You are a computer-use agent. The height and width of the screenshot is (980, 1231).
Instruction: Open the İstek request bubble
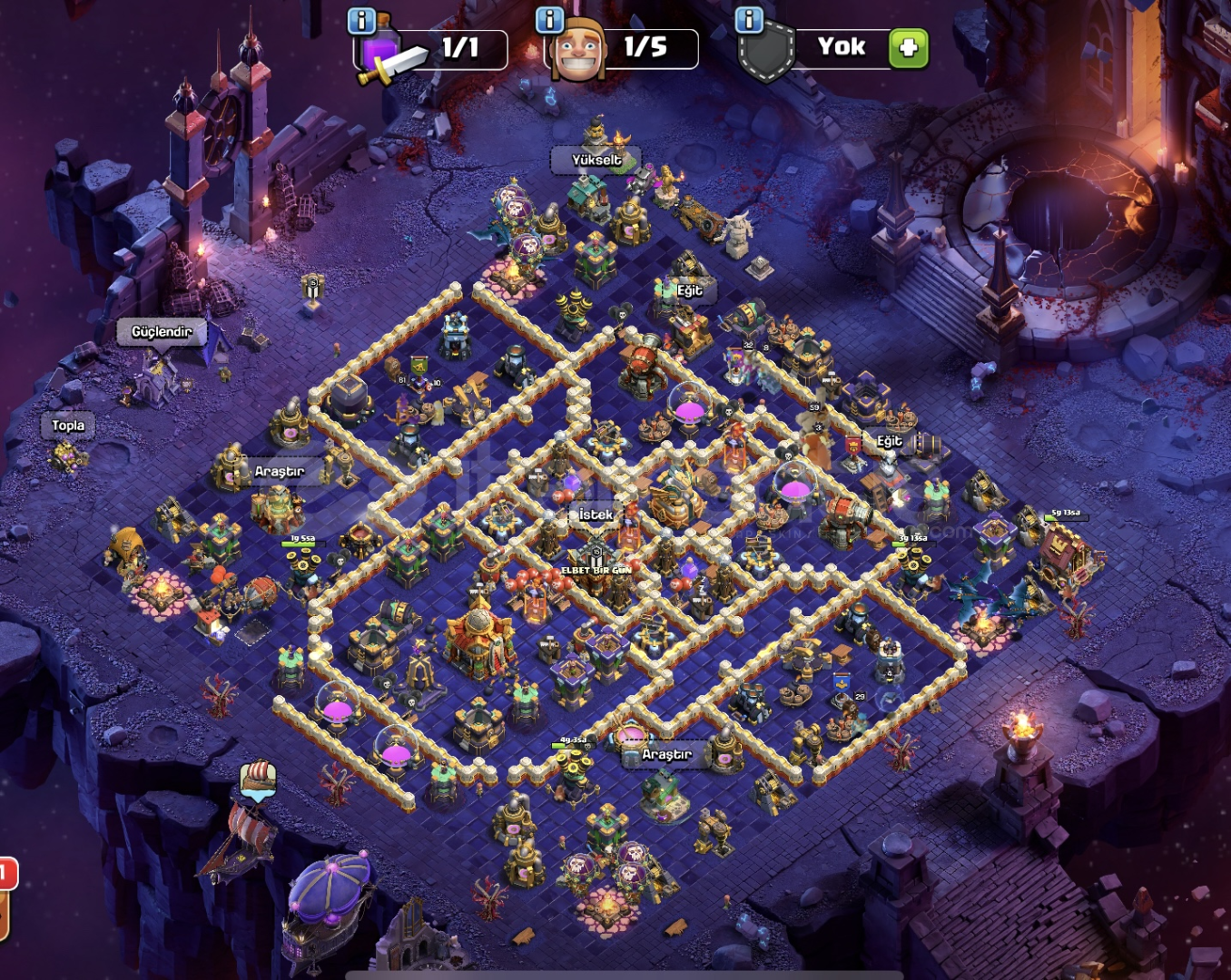(x=596, y=514)
